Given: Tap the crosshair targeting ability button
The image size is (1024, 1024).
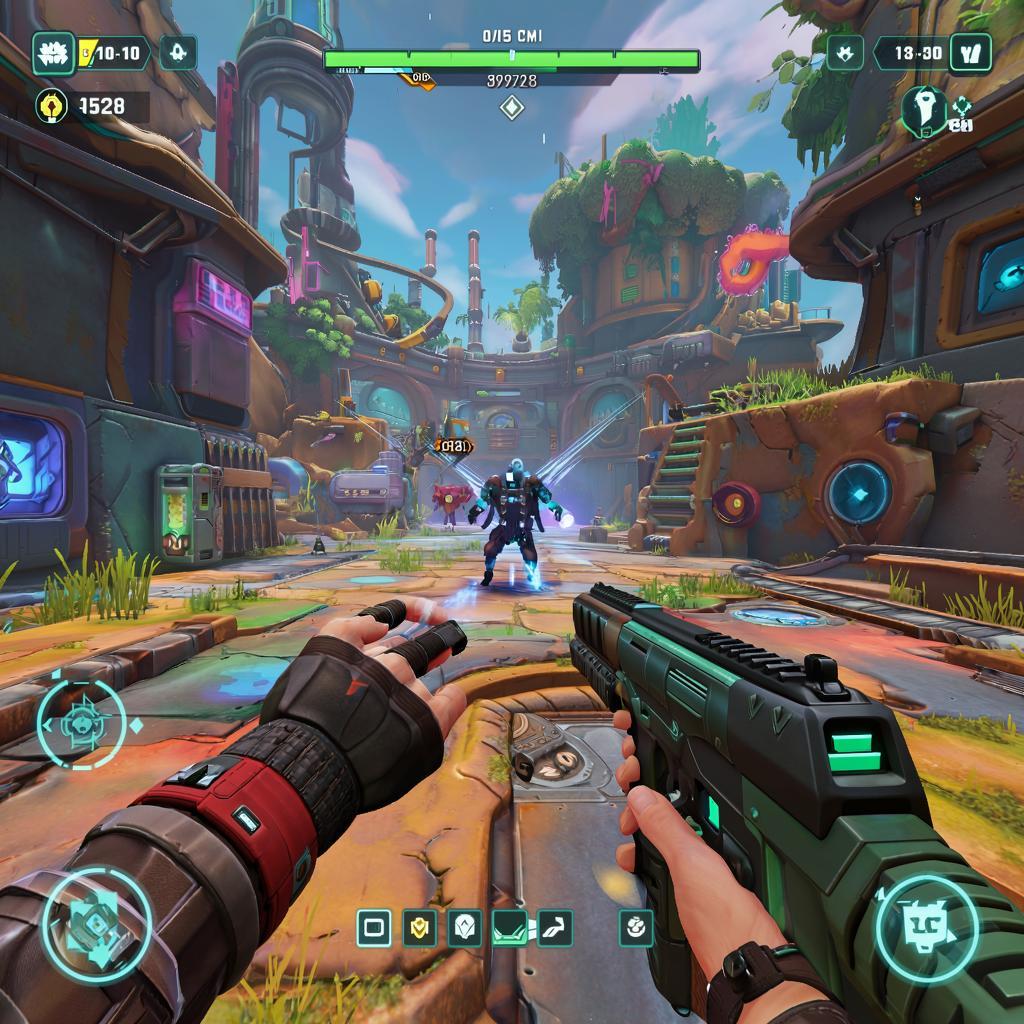Looking at the screenshot, I should coord(82,724).
